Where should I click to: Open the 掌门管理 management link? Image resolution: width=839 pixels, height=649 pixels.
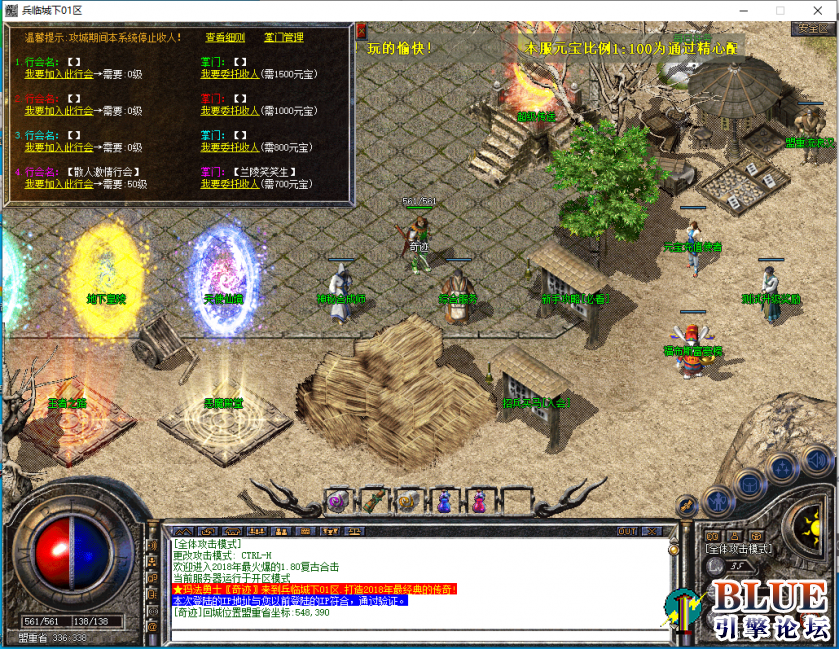click(283, 38)
